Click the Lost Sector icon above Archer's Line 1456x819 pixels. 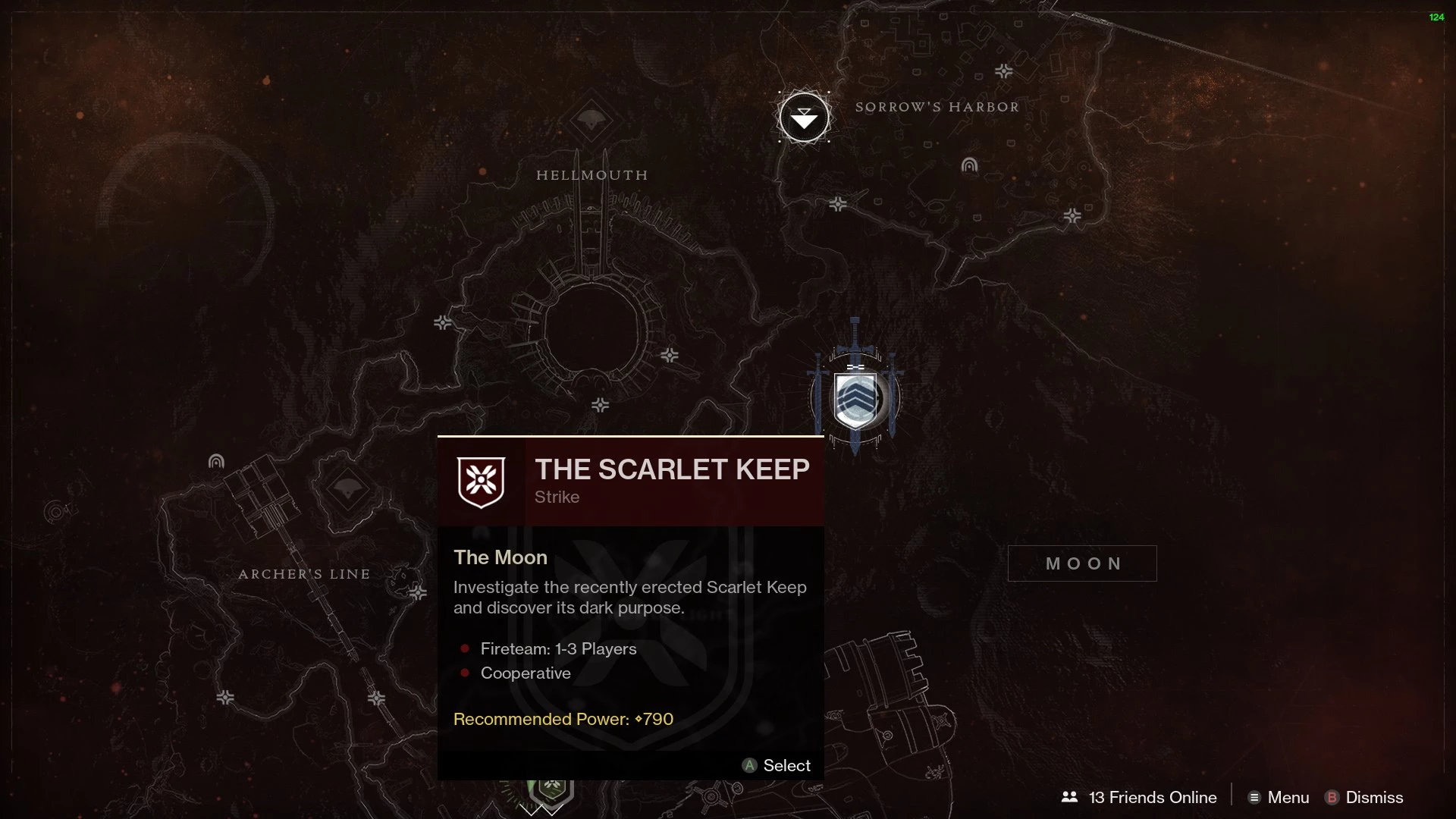(x=216, y=461)
